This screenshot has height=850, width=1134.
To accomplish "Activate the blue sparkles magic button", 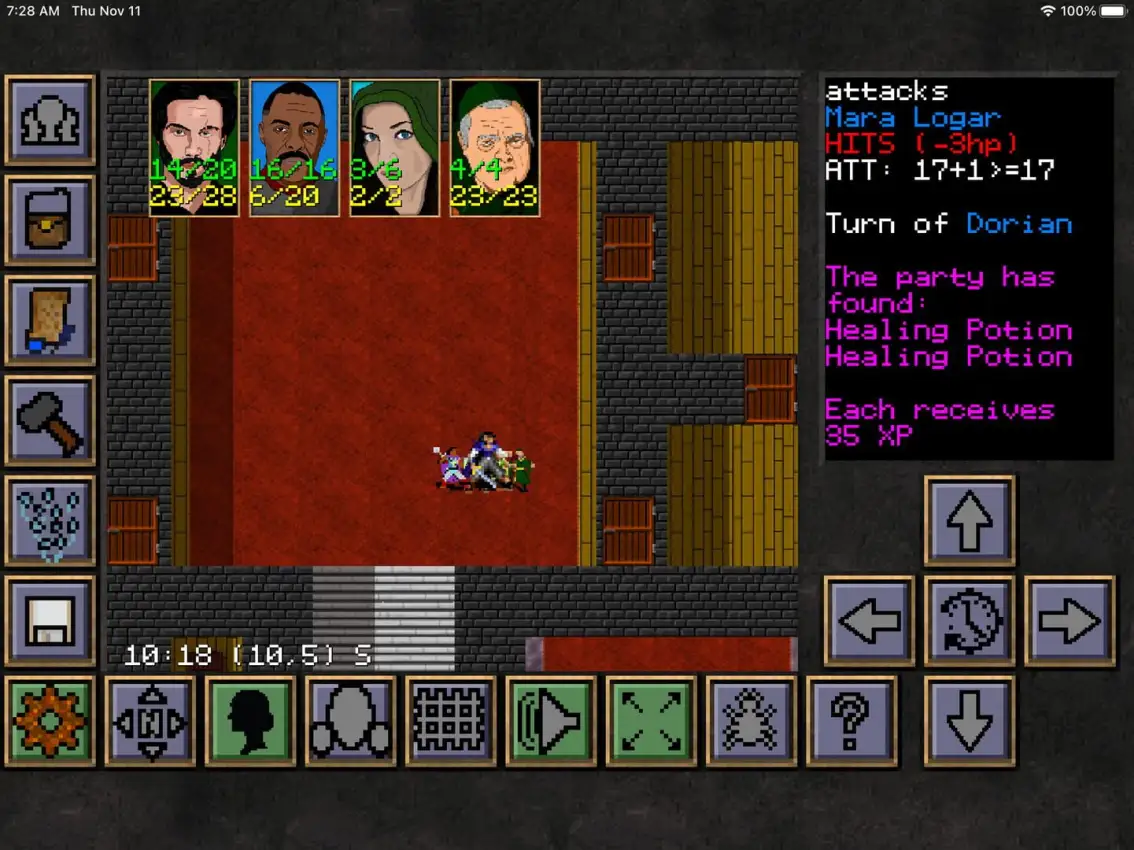I will (50, 520).
